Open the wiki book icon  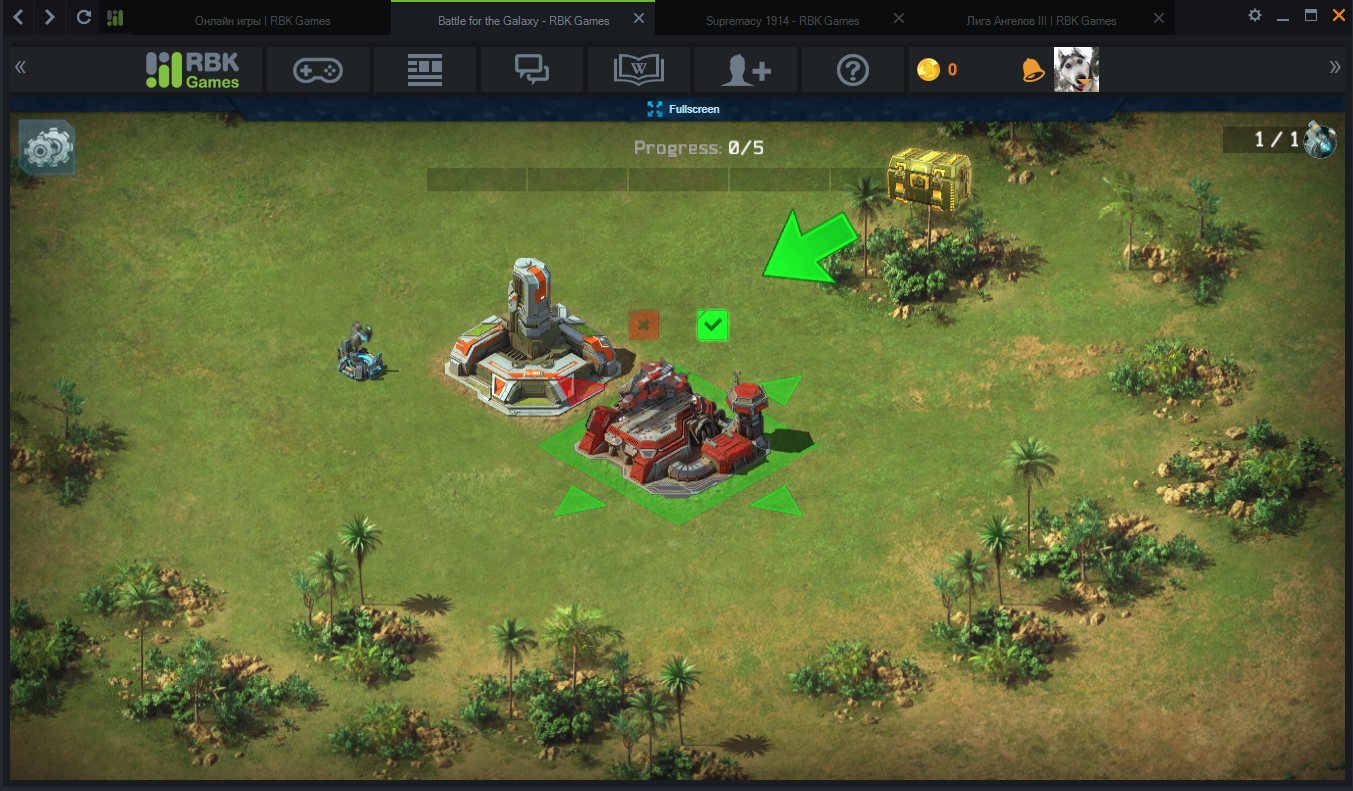point(639,70)
